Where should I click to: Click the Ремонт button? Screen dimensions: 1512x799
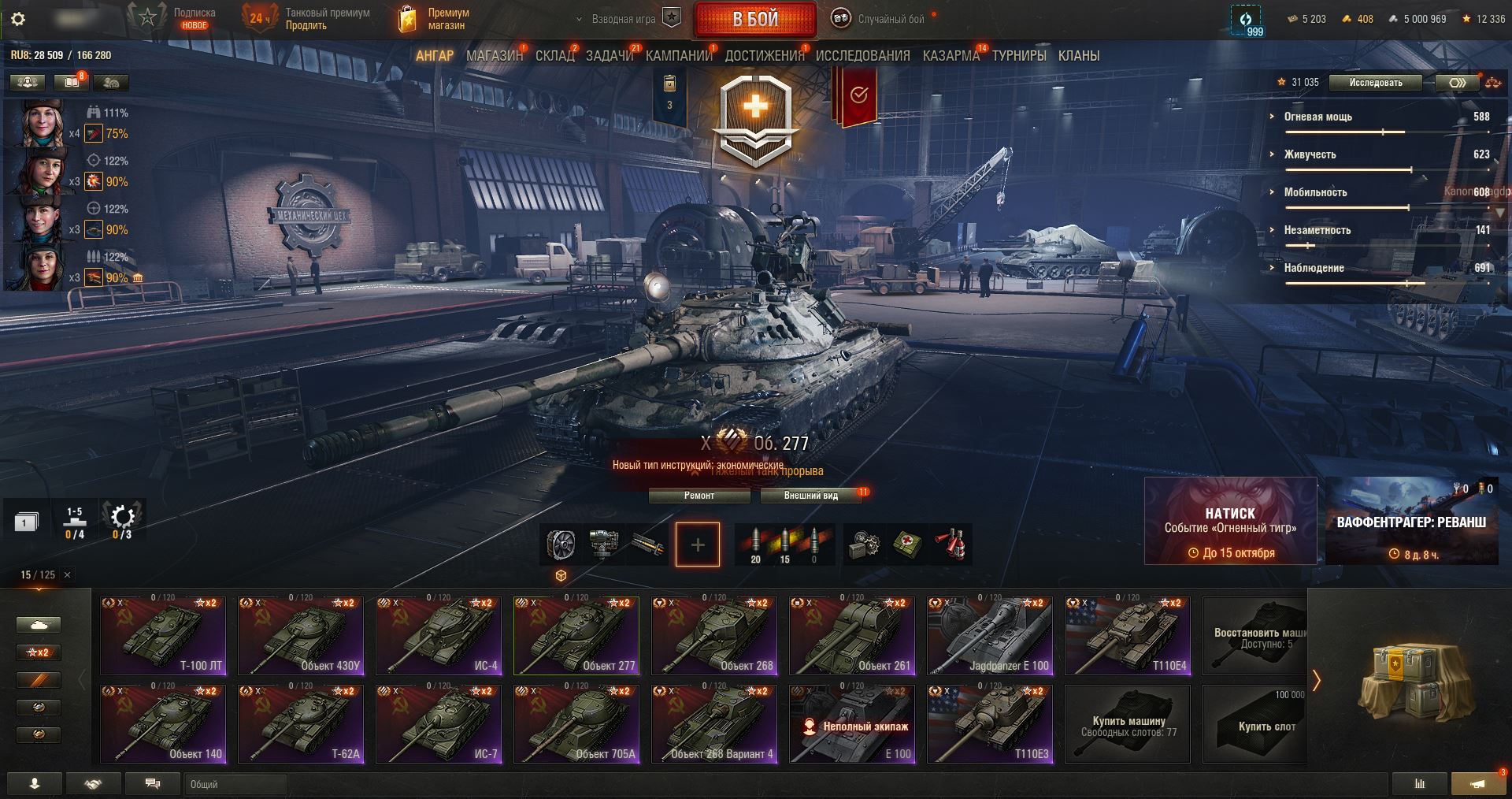699,496
